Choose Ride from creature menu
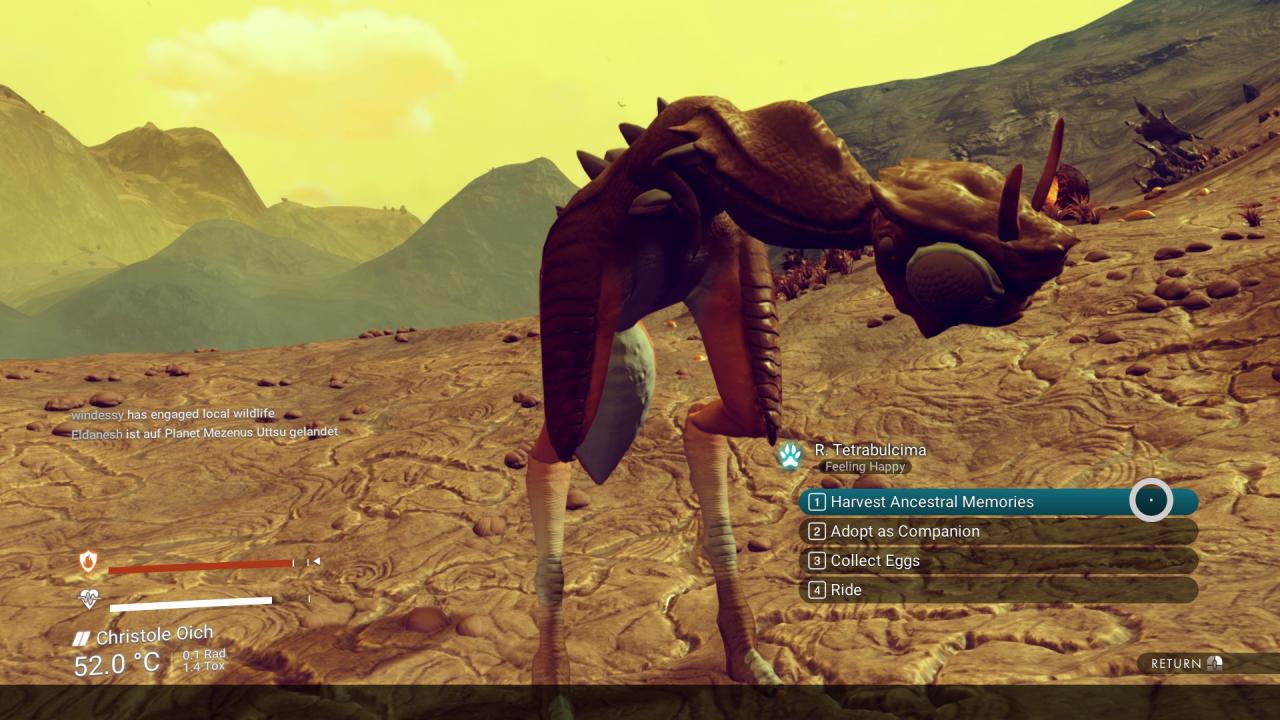The height and width of the screenshot is (720, 1280). tap(846, 590)
